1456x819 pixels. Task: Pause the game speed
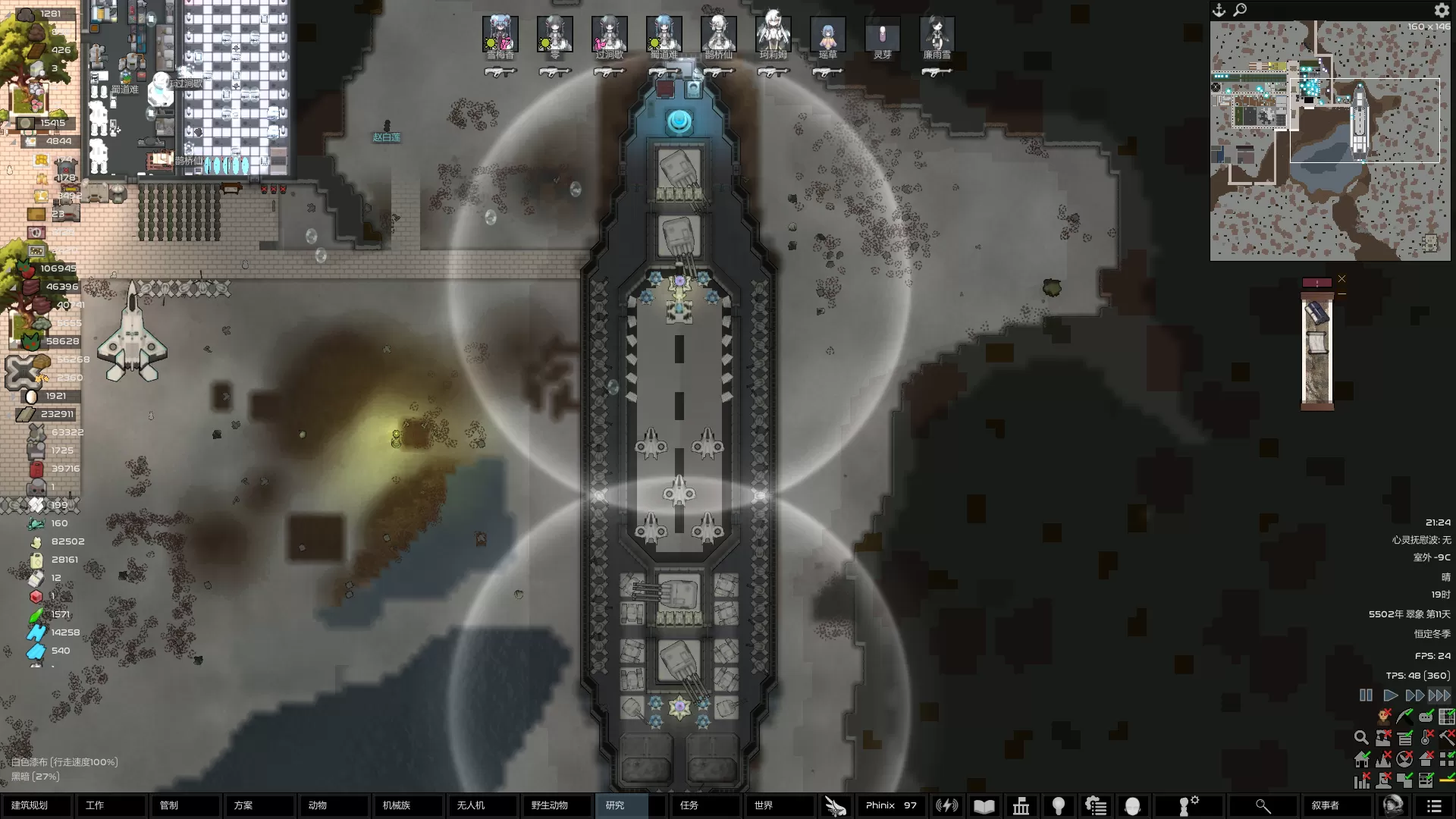click(x=1366, y=695)
